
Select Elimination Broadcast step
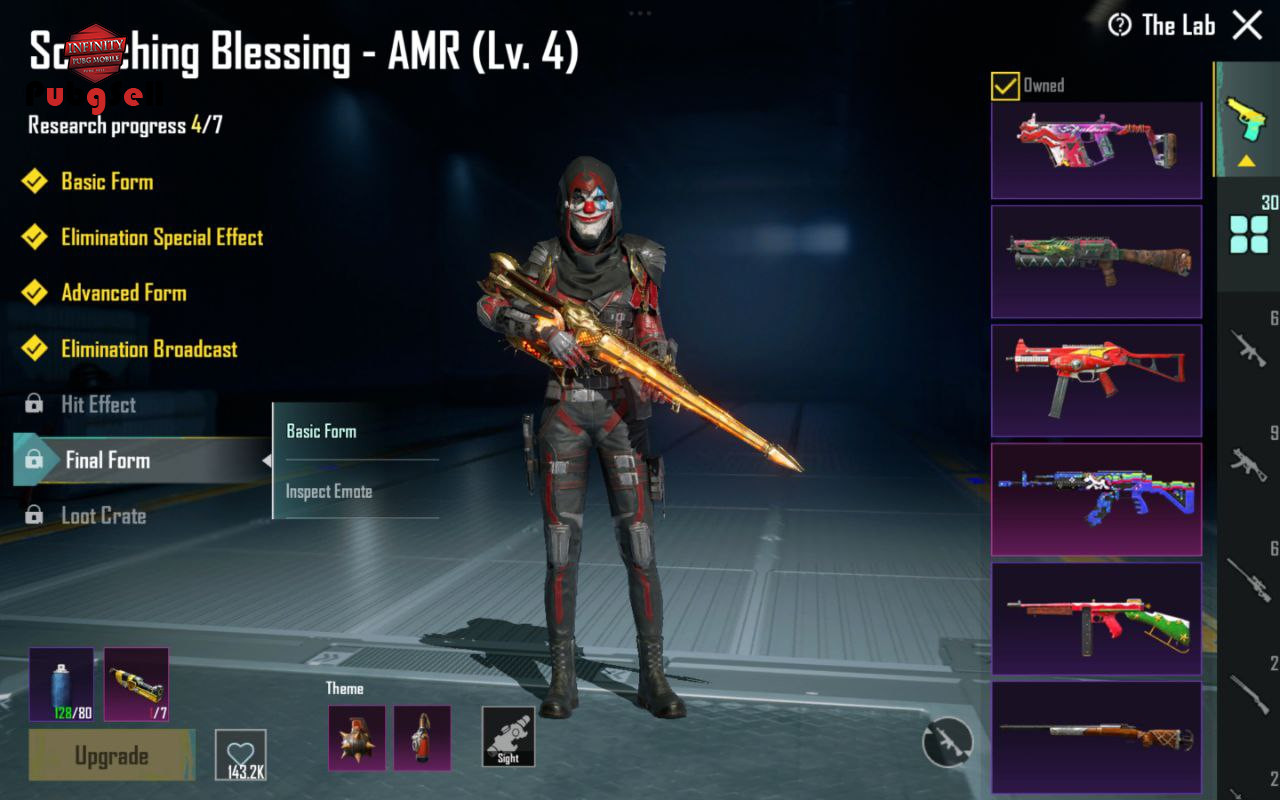point(149,349)
